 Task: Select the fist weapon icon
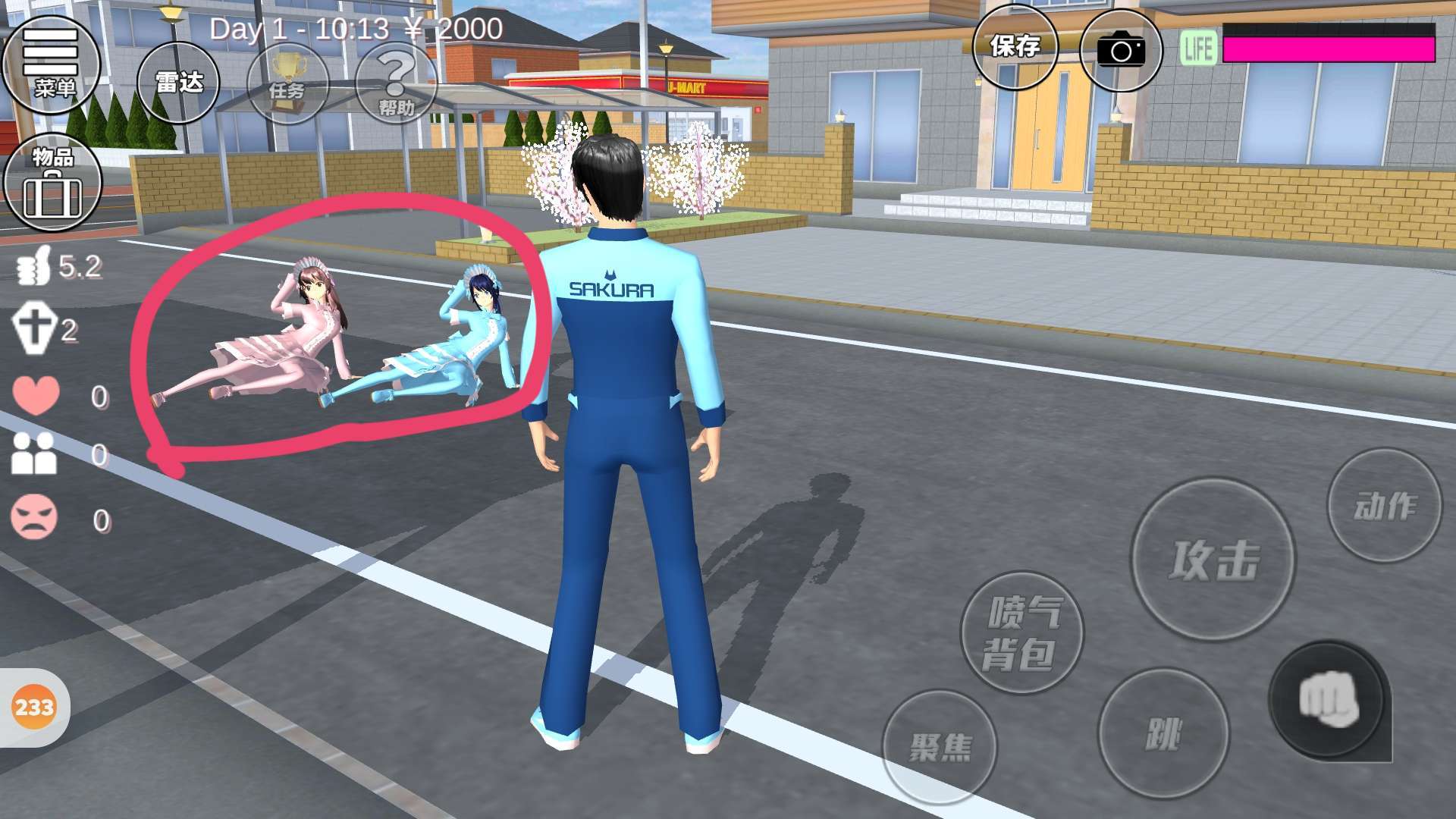click(x=1328, y=700)
